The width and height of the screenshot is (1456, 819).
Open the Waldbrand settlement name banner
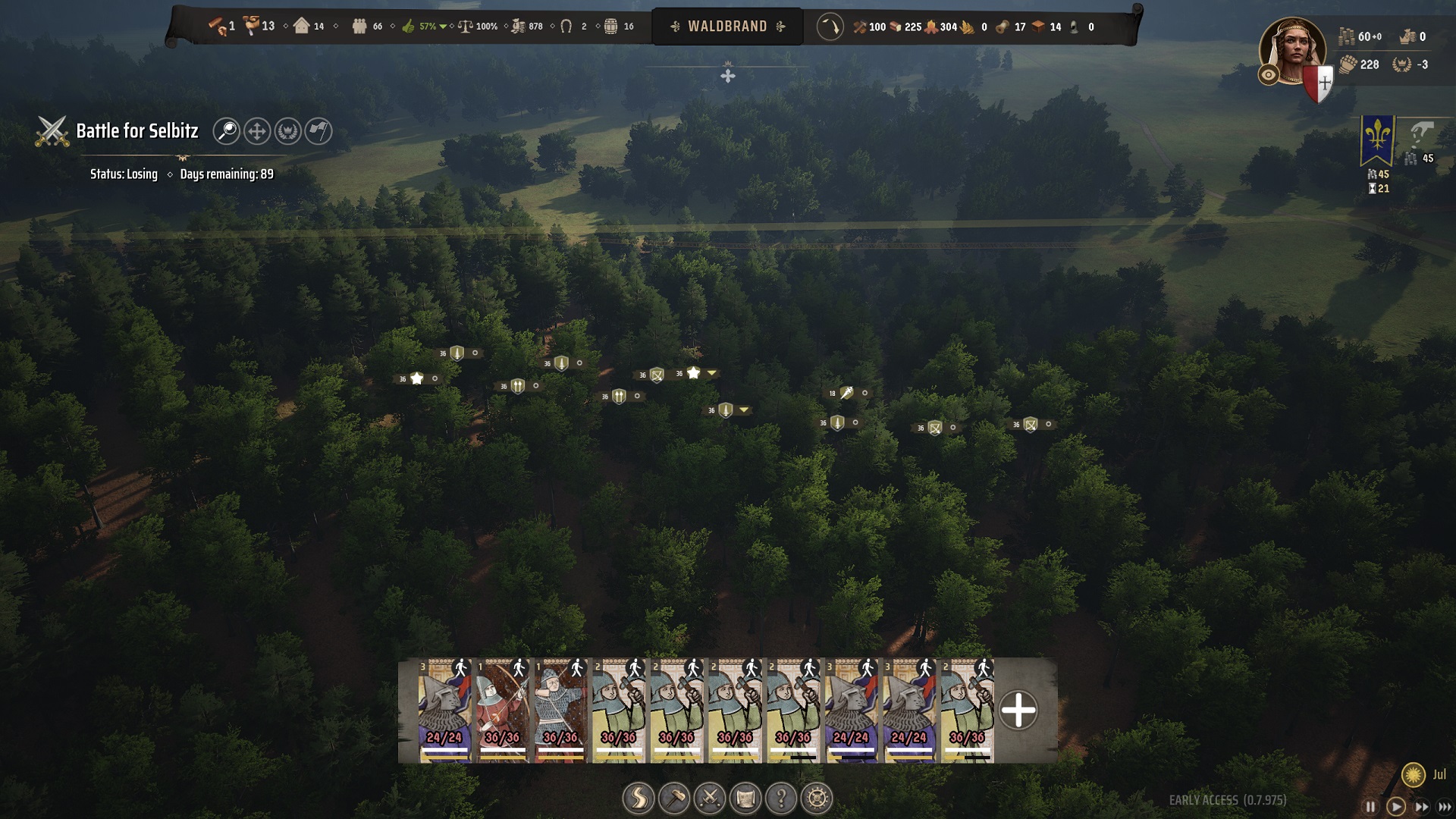click(x=727, y=27)
